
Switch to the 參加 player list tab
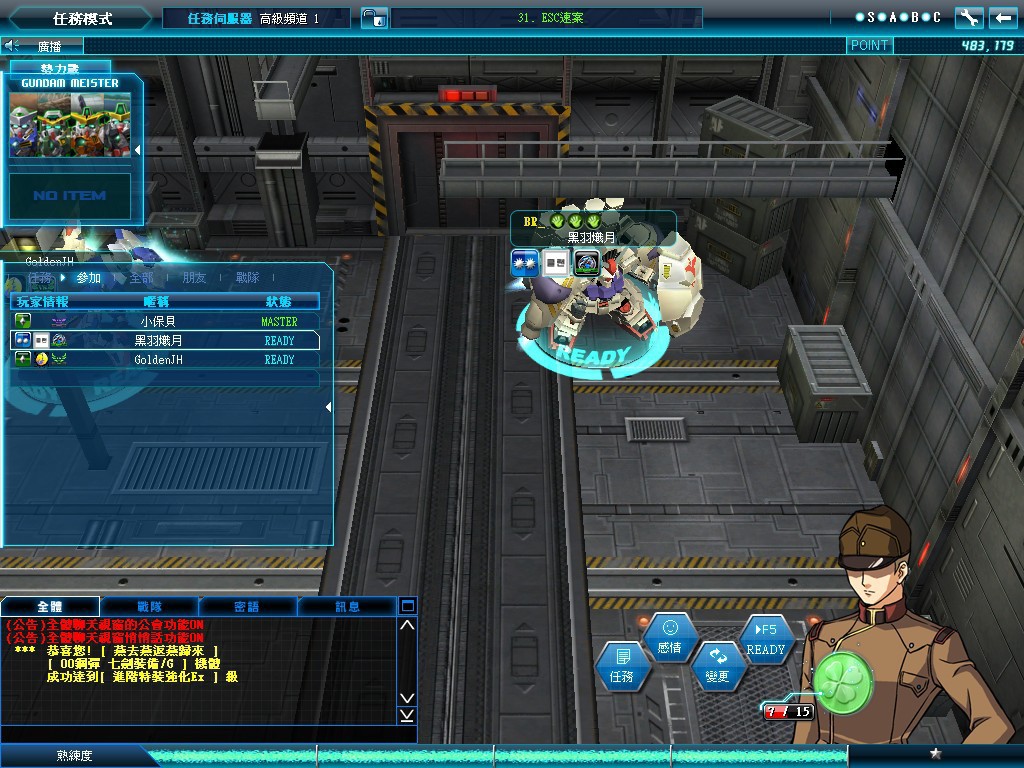[89, 278]
